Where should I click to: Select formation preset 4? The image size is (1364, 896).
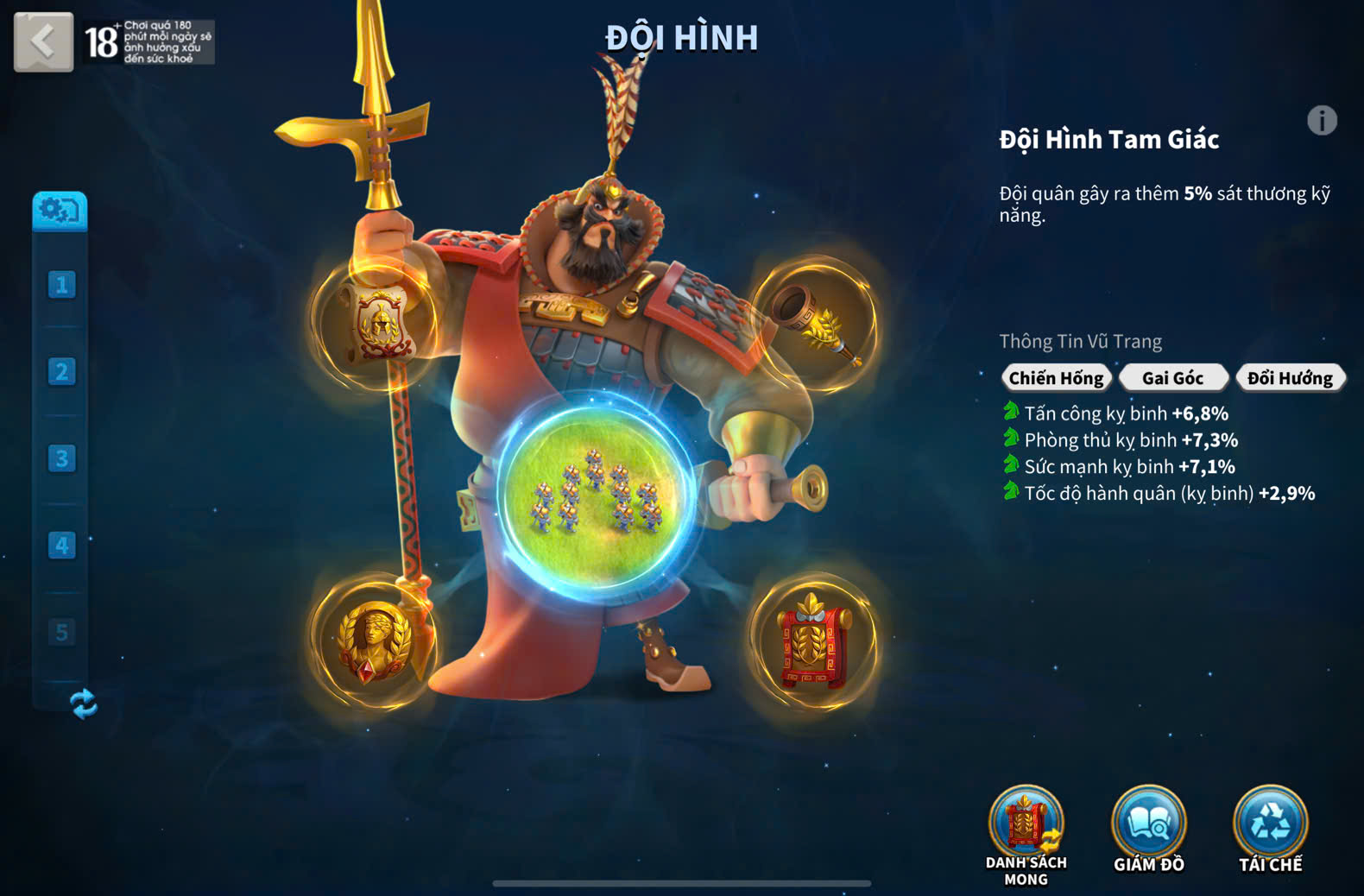[x=61, y=546]
